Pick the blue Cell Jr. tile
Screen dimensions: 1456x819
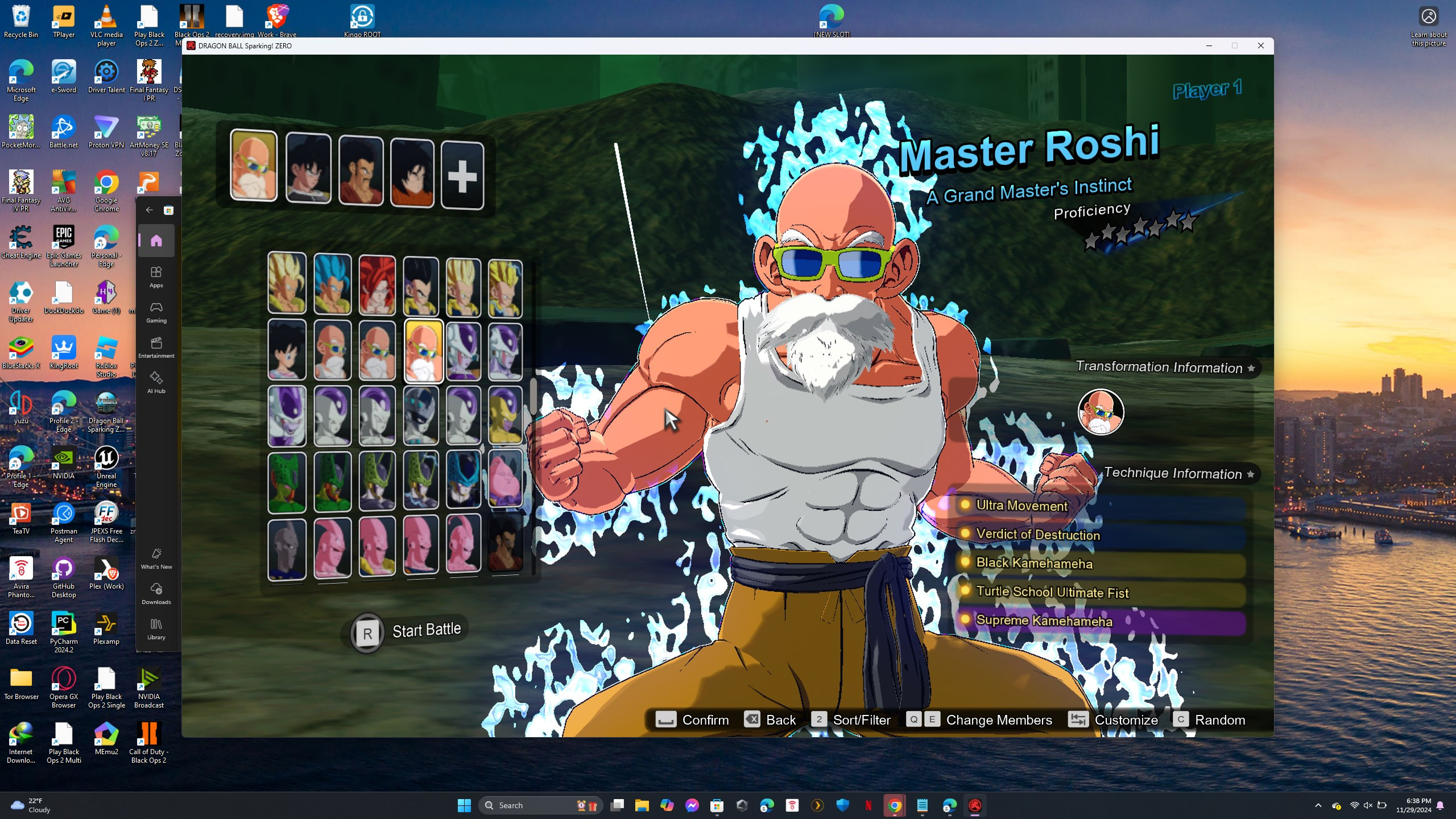click(x=463, y=481)
